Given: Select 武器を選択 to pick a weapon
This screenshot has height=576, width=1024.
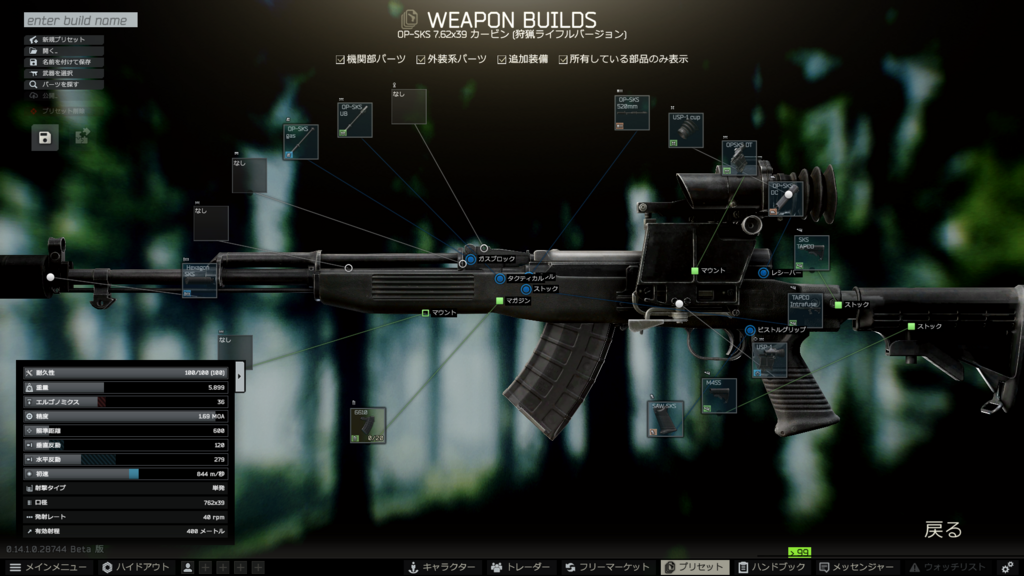Looking at the screenshot, I should coord(58,73).
